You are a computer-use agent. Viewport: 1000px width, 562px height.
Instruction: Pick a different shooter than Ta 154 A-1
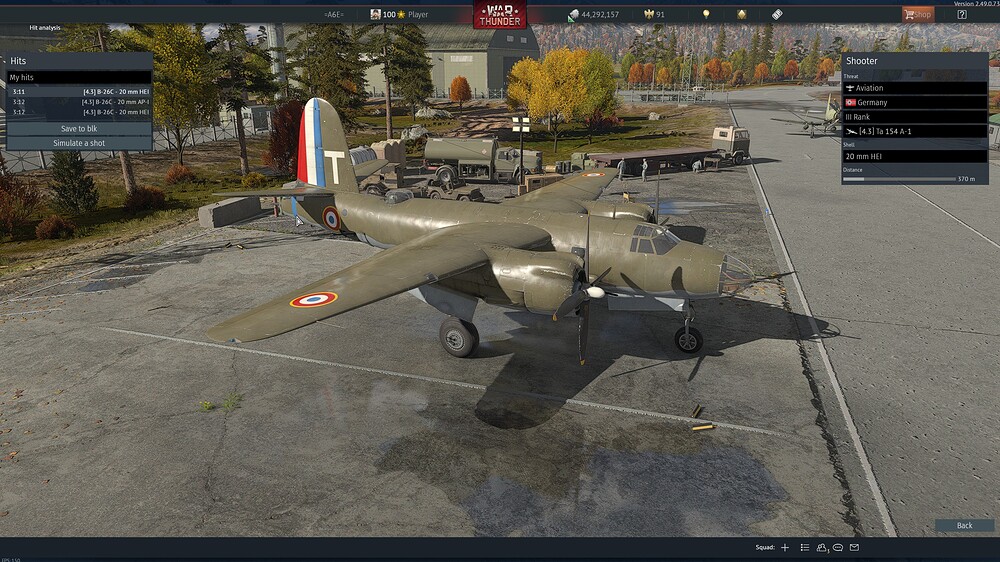pyautogui.click(x=915, y=131)
